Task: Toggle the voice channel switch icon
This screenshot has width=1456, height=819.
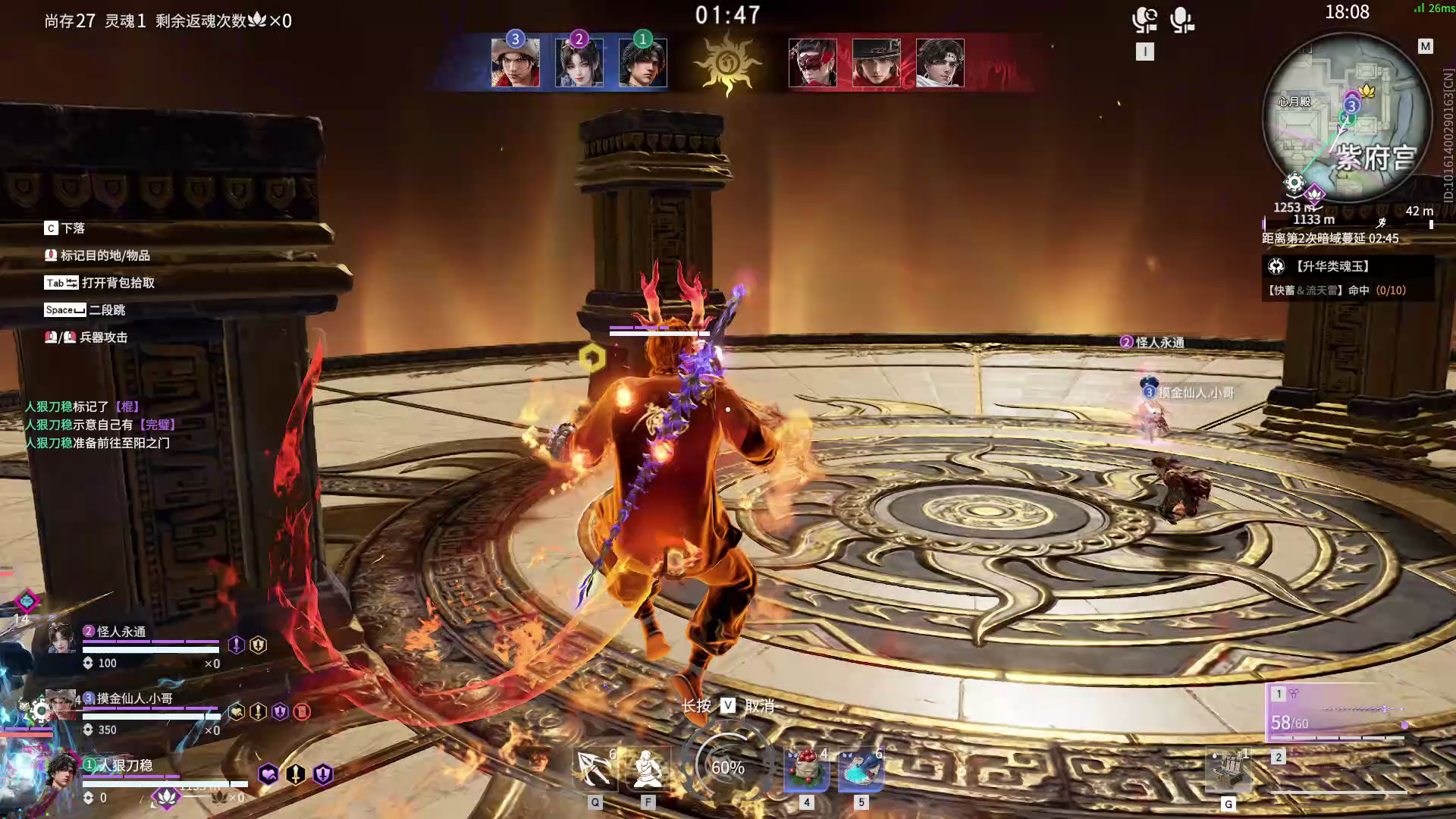Action: [x=1144, y=20]
